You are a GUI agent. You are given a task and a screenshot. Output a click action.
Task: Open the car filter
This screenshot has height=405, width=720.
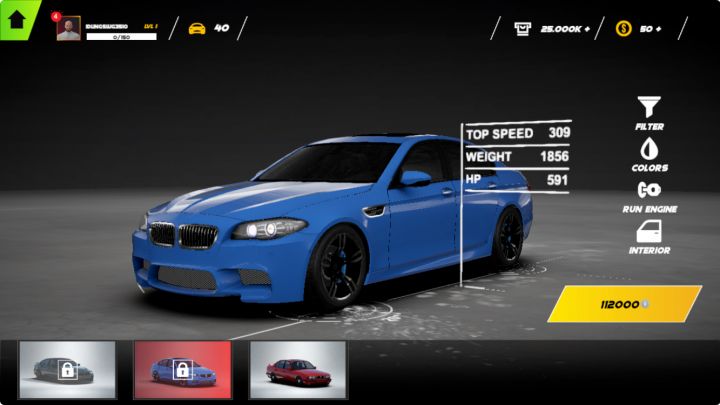tap(649, 108)
